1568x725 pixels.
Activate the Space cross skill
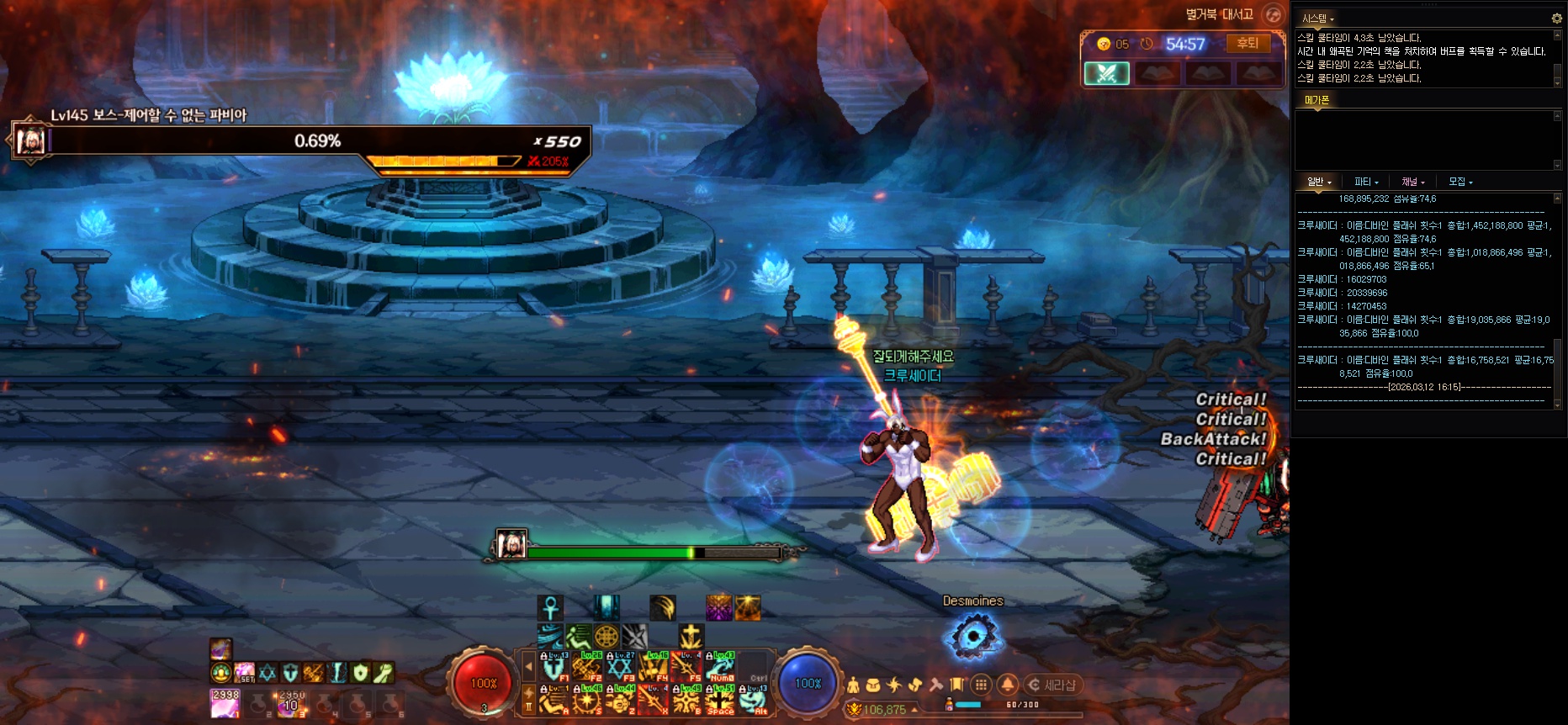coord(720,700)
